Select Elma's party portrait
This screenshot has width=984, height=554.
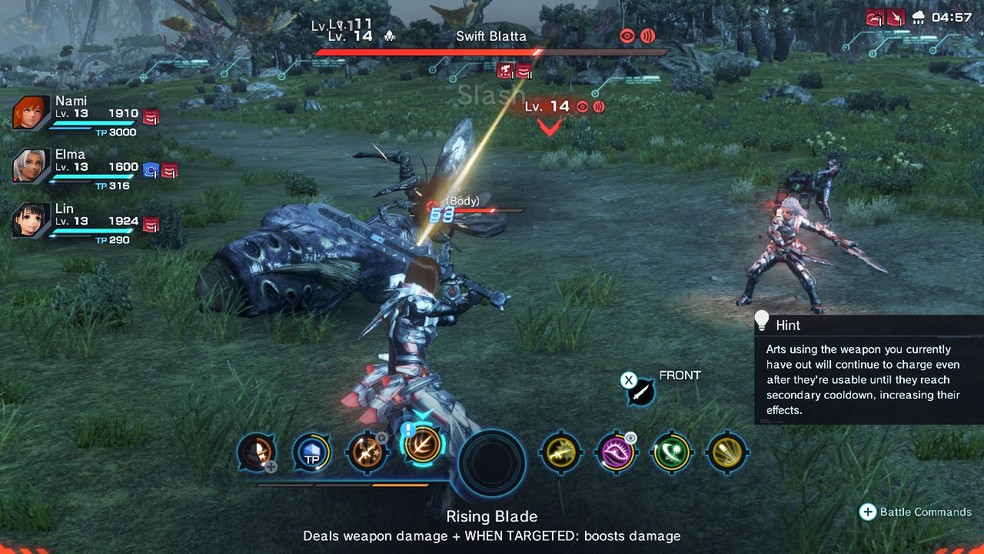coord(31,167)
